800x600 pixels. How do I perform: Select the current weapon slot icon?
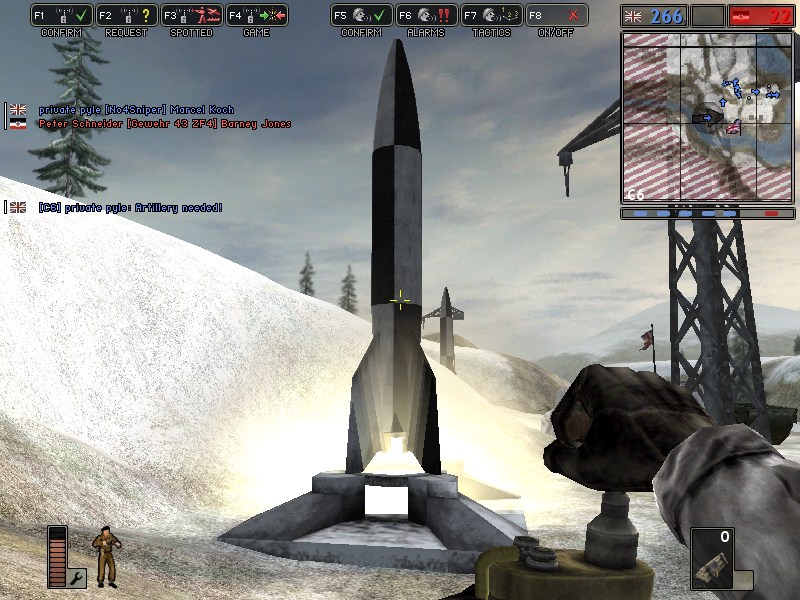[712, 559]
